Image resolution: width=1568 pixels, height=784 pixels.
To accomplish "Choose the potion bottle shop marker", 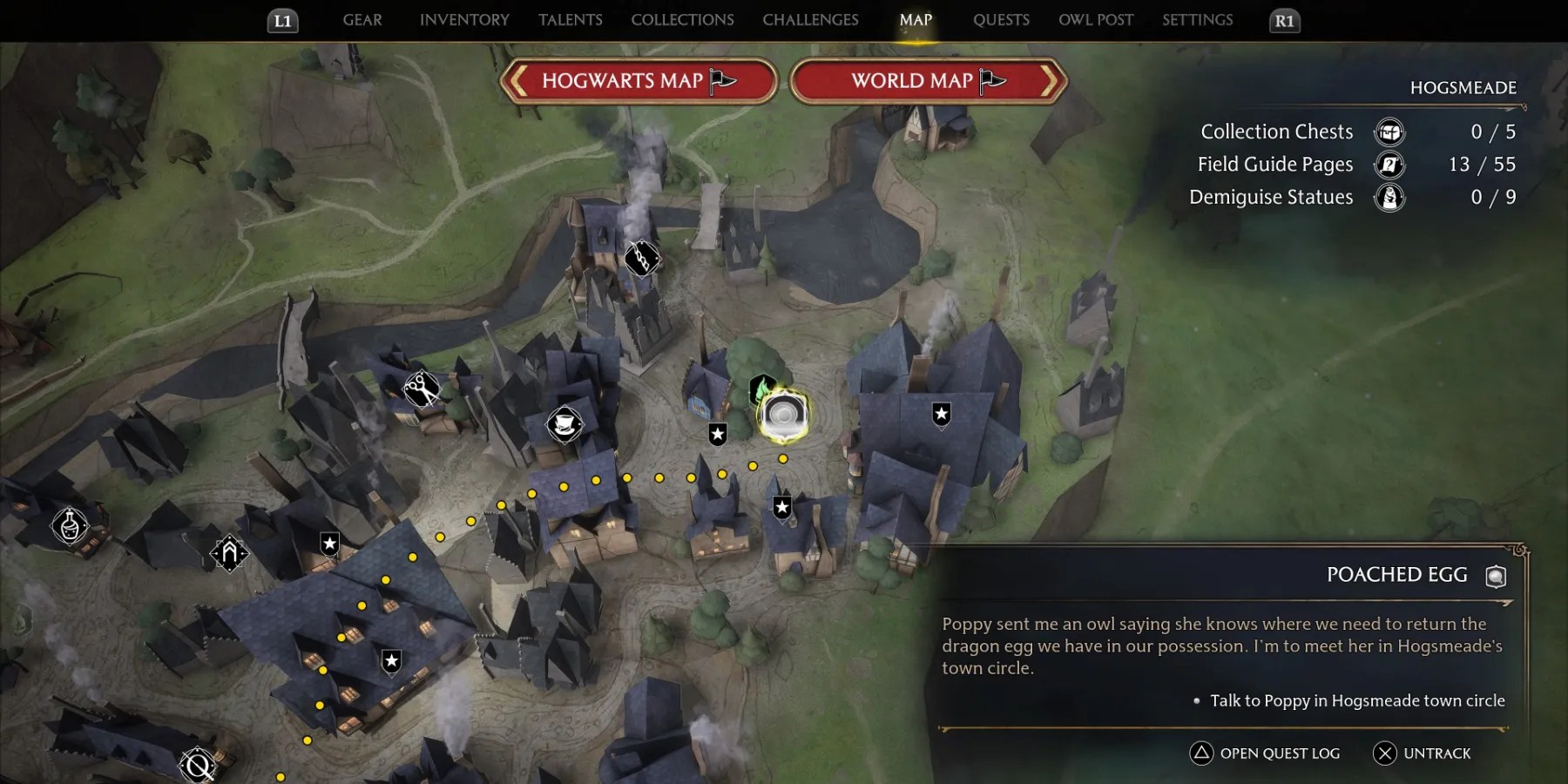I will [x=70, y=525].
